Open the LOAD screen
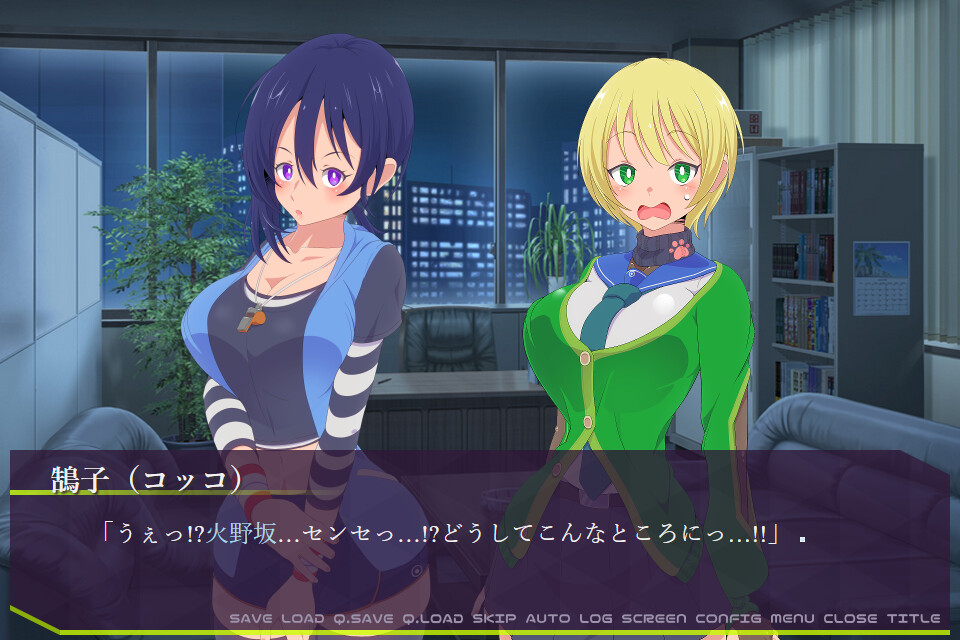Screen dimensions: 960x640 click(303, 618)
